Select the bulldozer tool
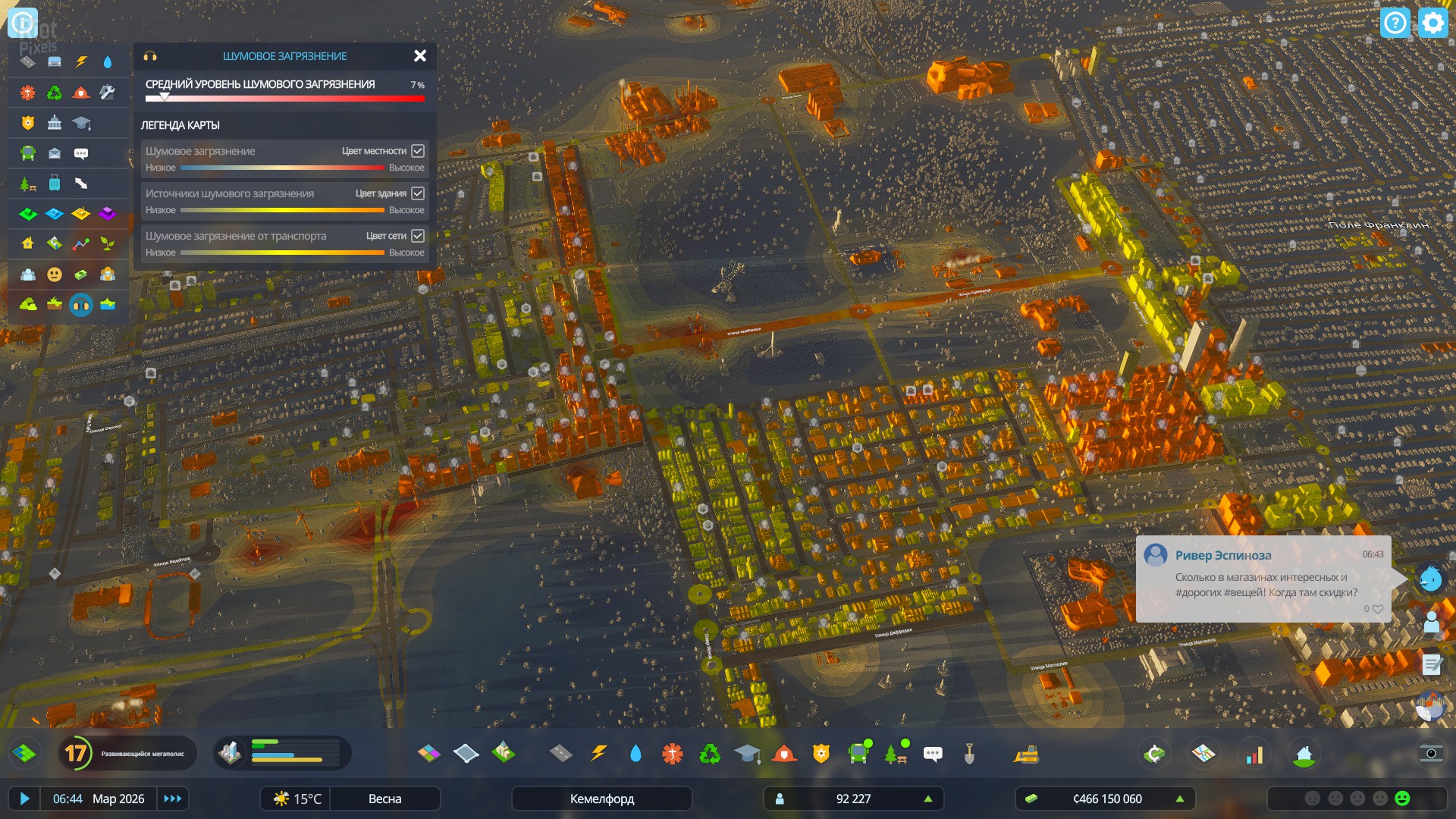The height and width of the screenshot is (819, 1456). [1026, 753]
